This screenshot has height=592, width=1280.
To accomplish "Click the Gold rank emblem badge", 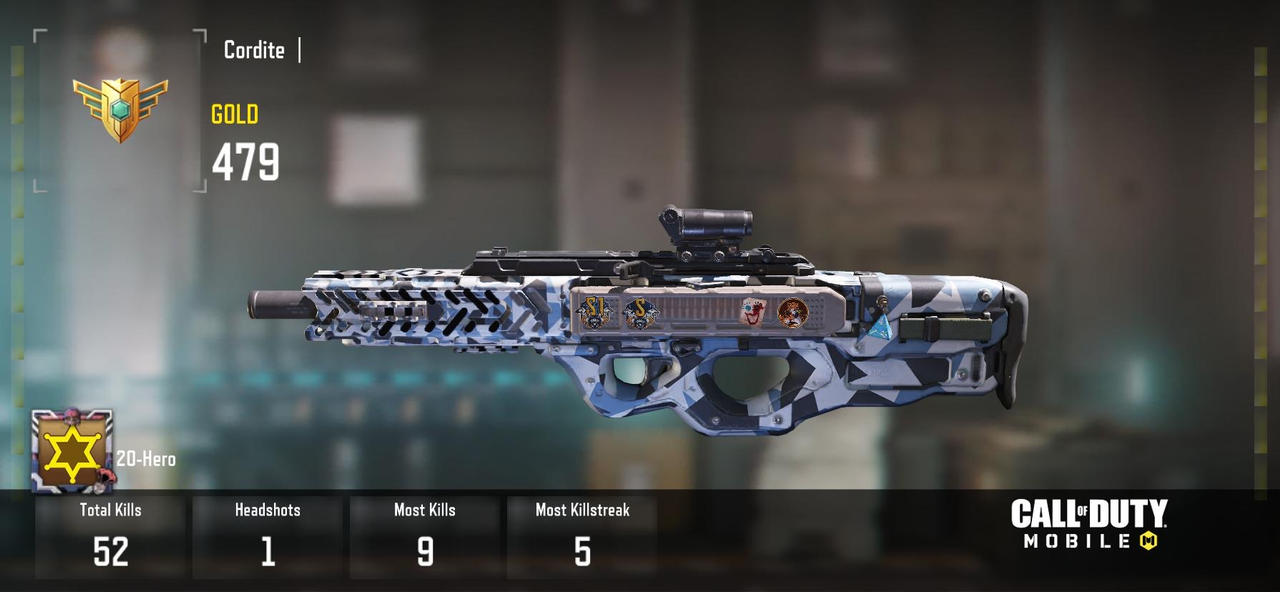I will [120, 108].
